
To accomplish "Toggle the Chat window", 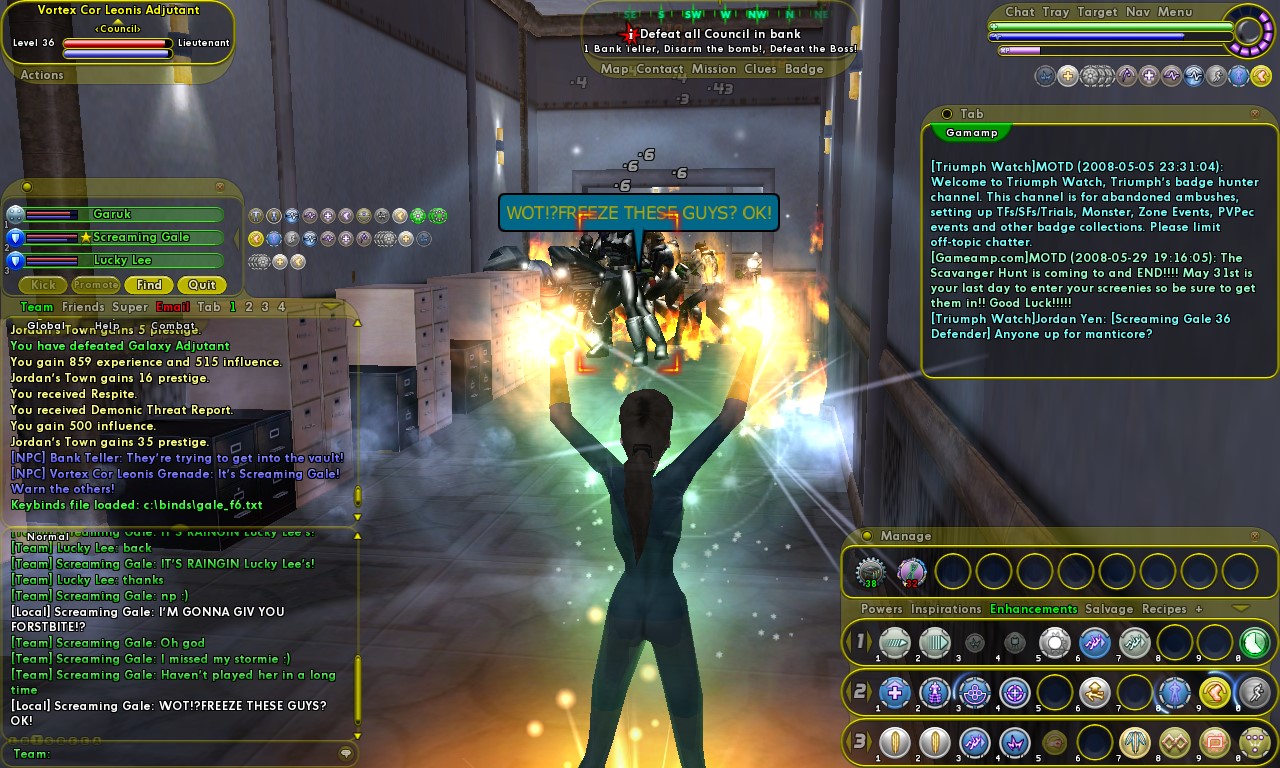I will click(x=1020, y=12).
